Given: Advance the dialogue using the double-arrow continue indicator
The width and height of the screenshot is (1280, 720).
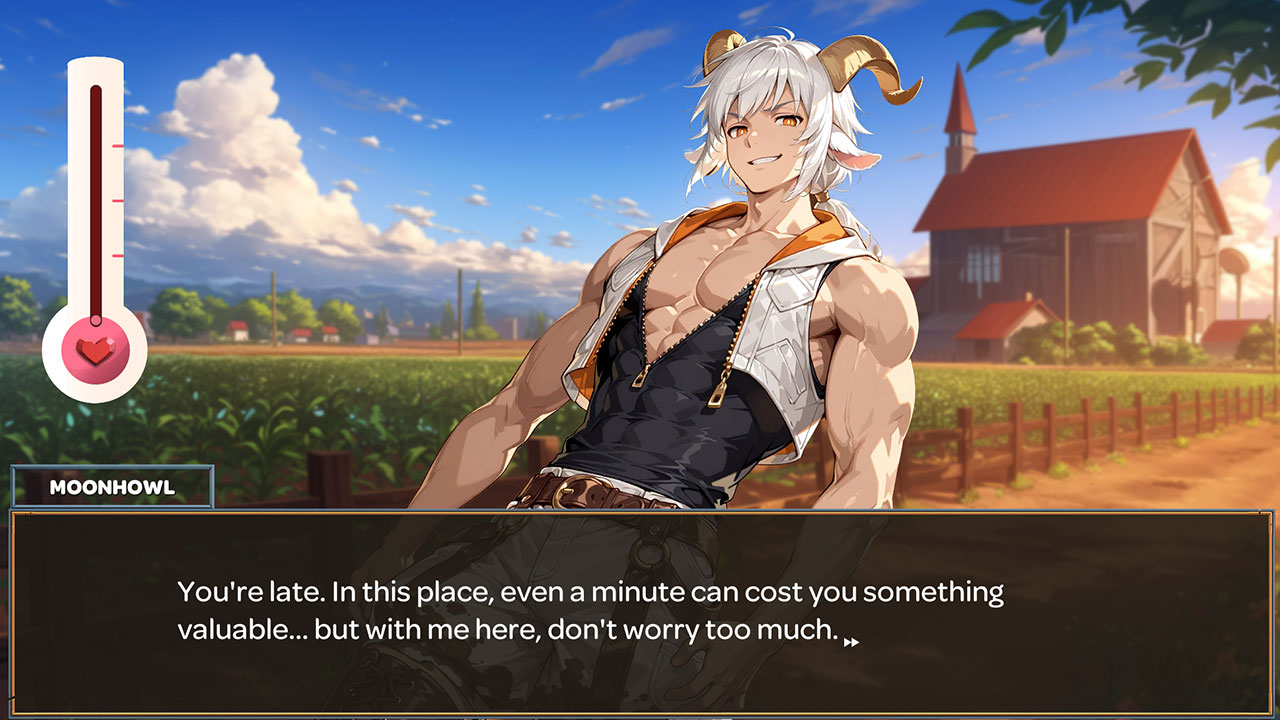Looking at the screenshot, I should (x=851, y=642).
